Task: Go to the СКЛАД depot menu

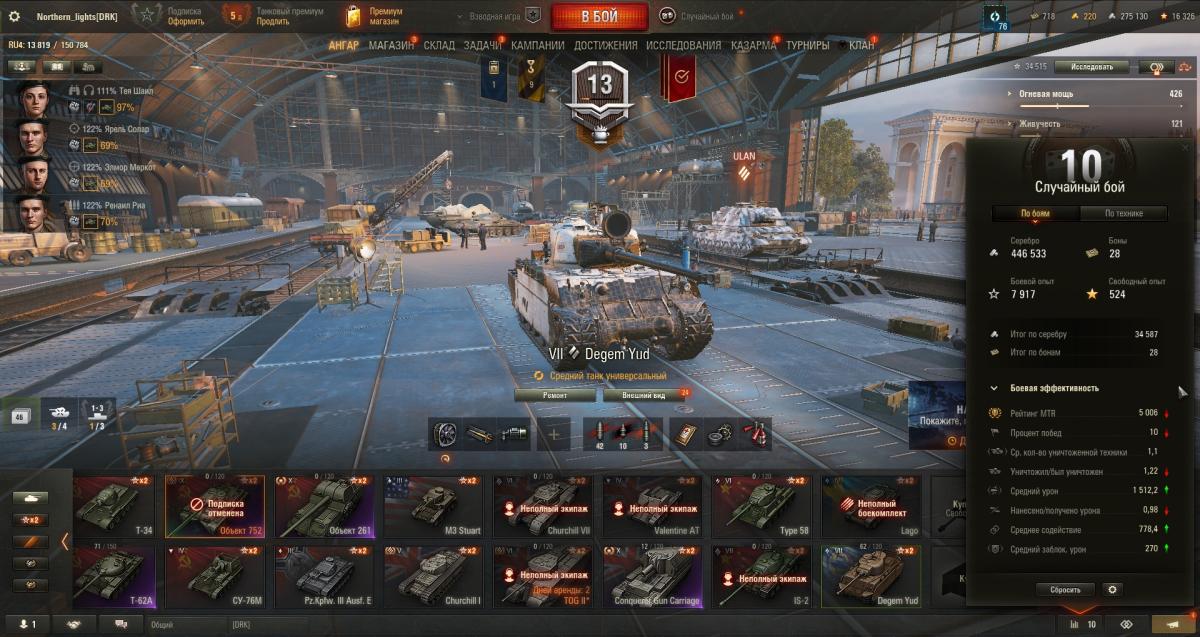Action: coord(439,45)
